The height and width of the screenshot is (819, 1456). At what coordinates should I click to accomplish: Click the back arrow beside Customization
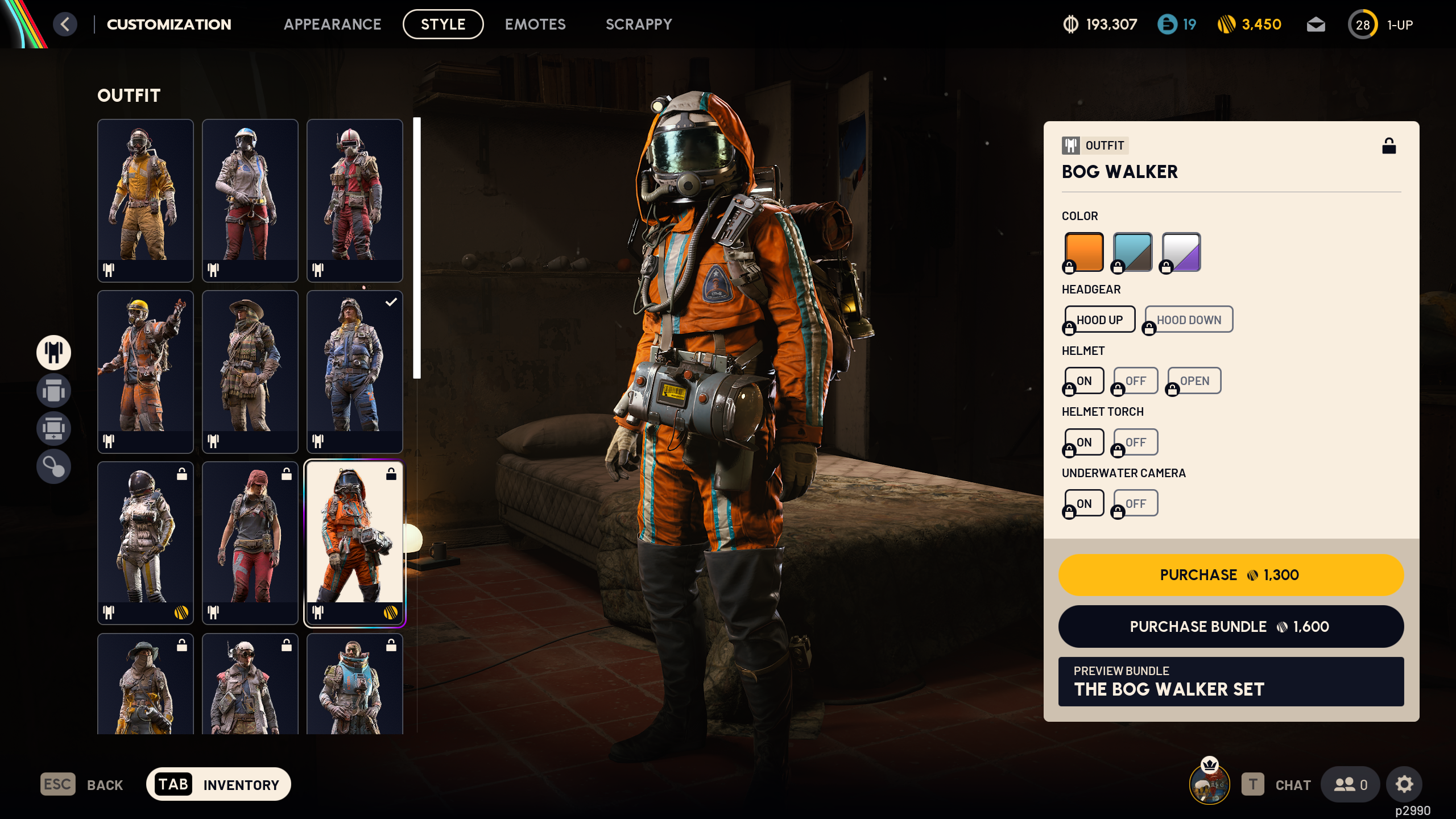(x=65, y=24)
